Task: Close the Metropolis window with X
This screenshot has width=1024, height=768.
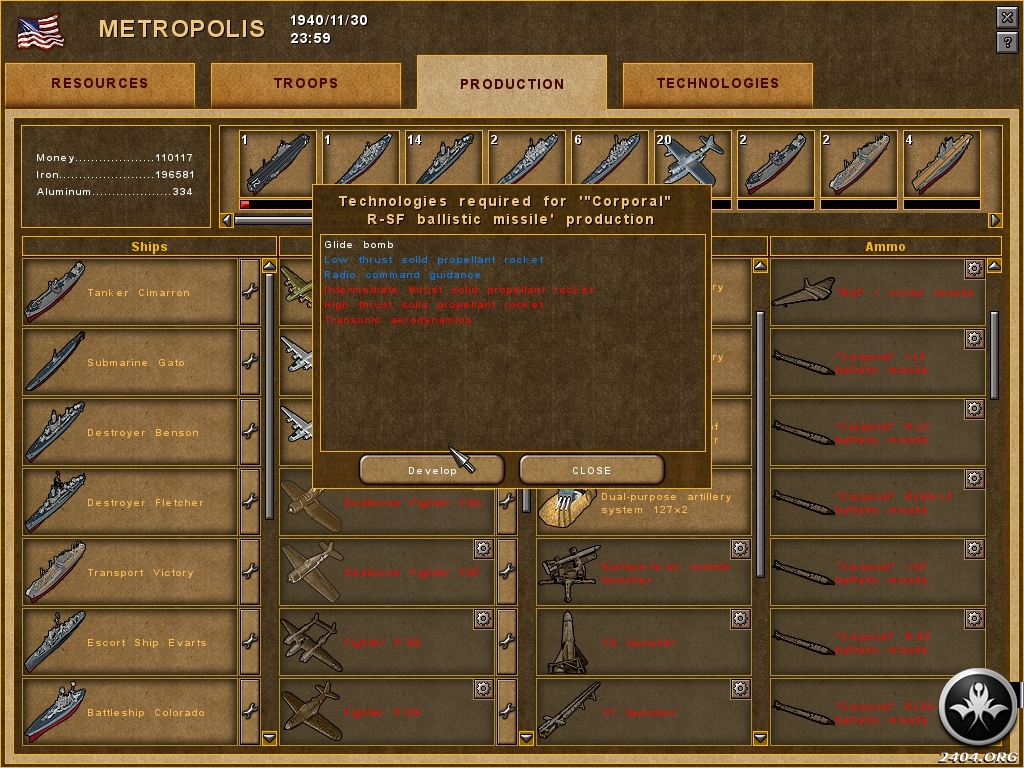Action: point(1007,18)
